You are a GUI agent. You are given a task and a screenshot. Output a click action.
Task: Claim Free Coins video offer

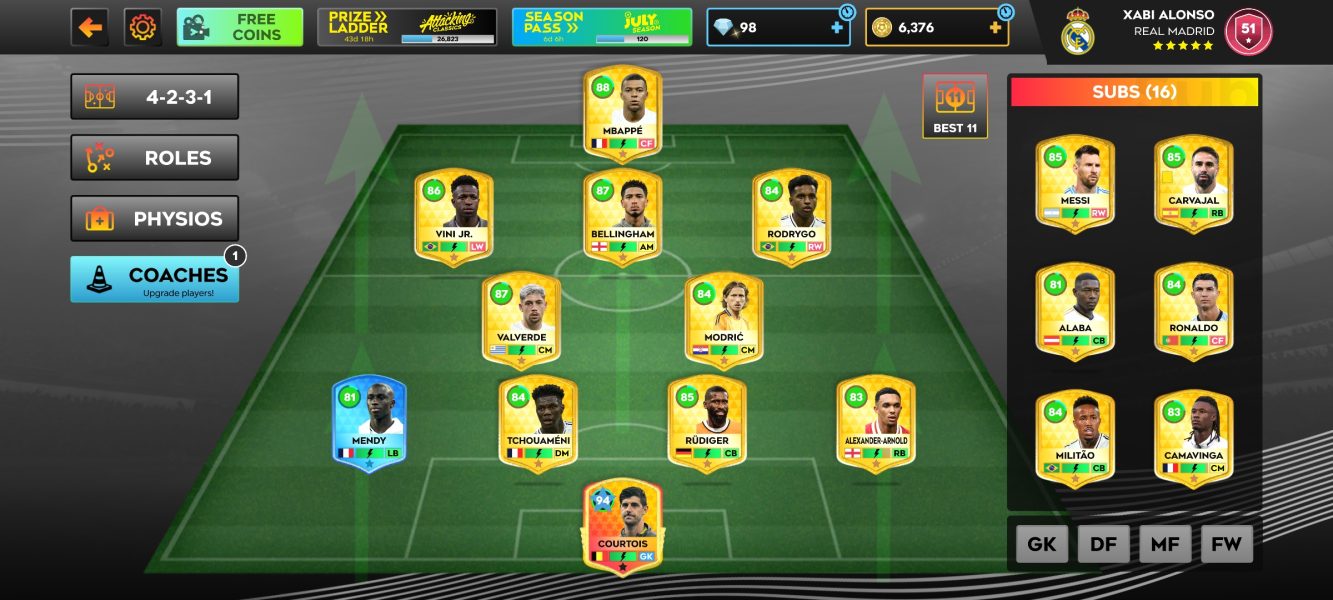coord(240,27)
